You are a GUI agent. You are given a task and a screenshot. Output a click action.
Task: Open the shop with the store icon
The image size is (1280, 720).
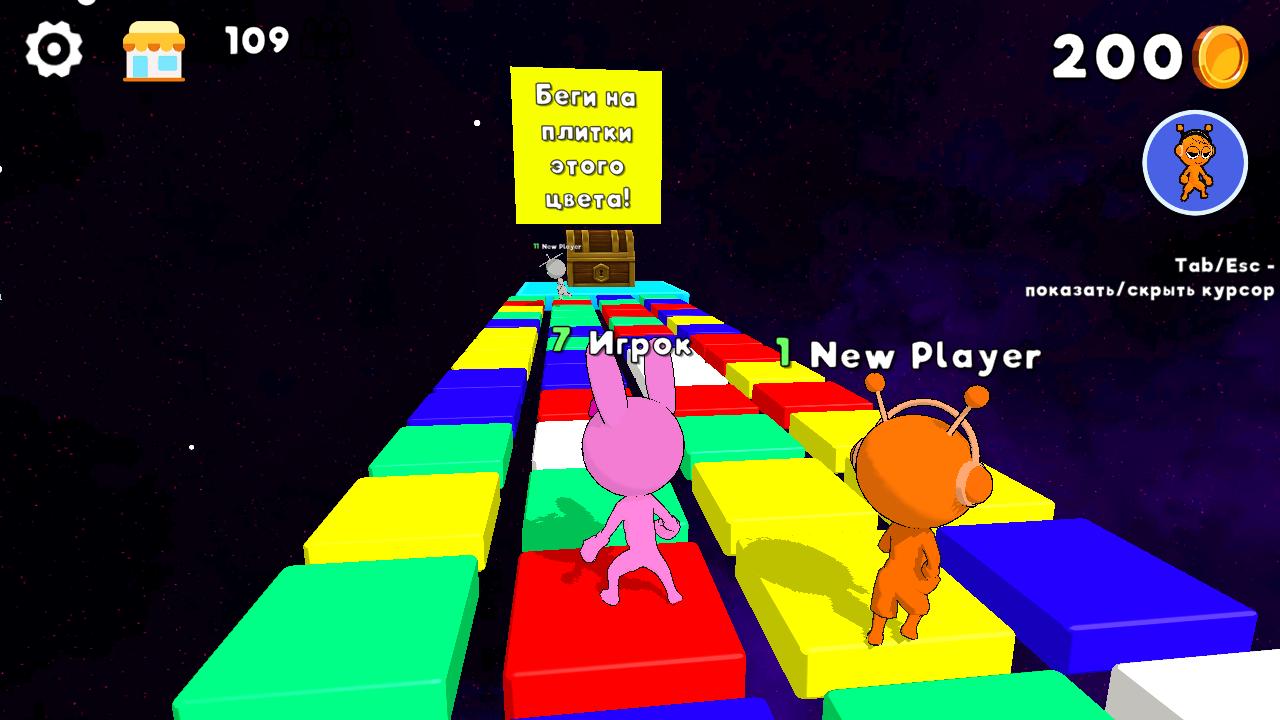152,45
